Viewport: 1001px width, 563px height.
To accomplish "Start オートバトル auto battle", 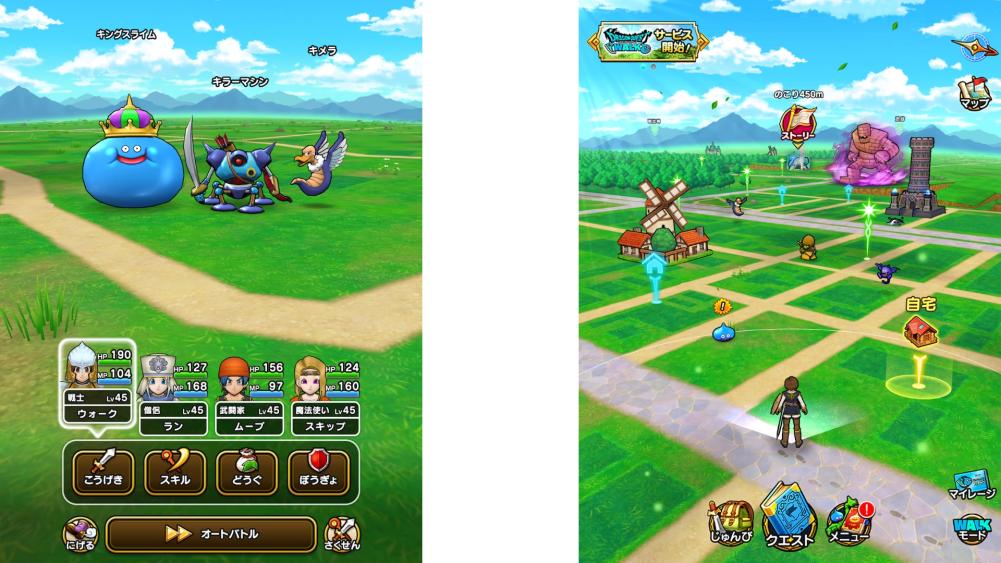I will coord(211,534).
